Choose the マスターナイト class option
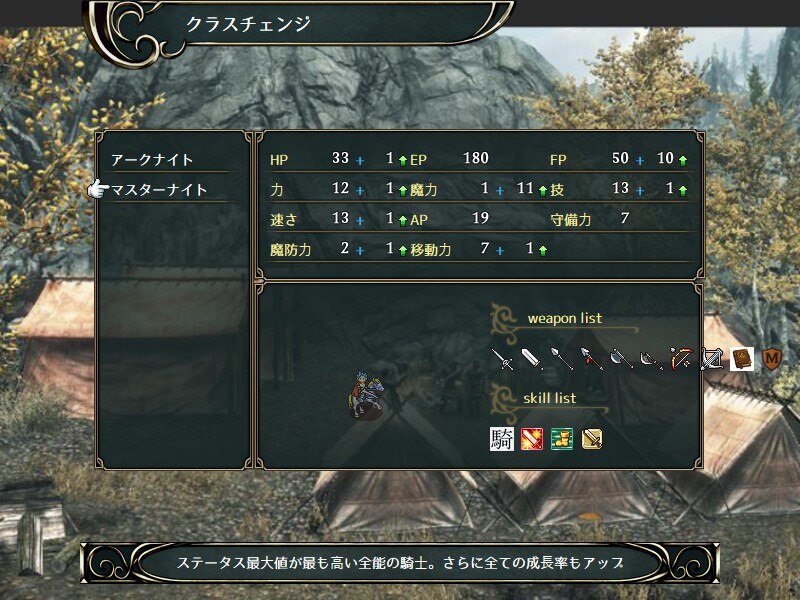Screen dimensions: 800x600 tap(160, 190)
